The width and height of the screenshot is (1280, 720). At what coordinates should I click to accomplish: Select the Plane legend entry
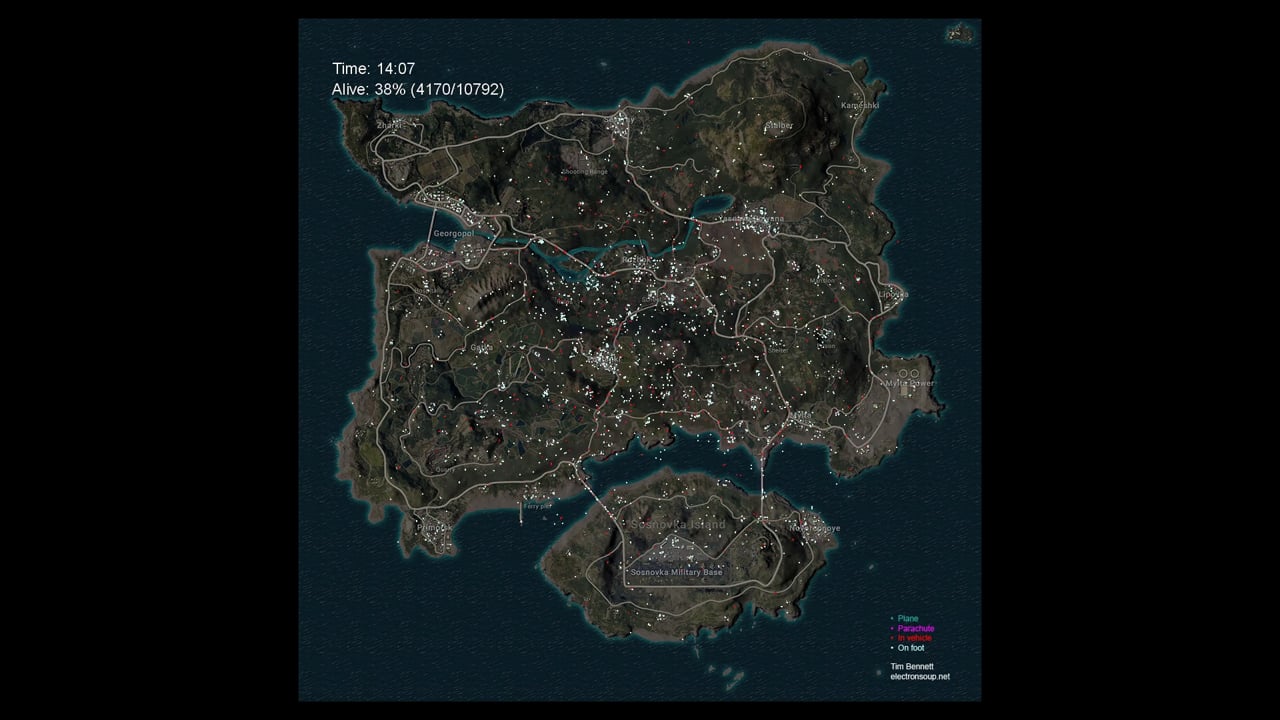pyautogui.click(x=907, y=619)
